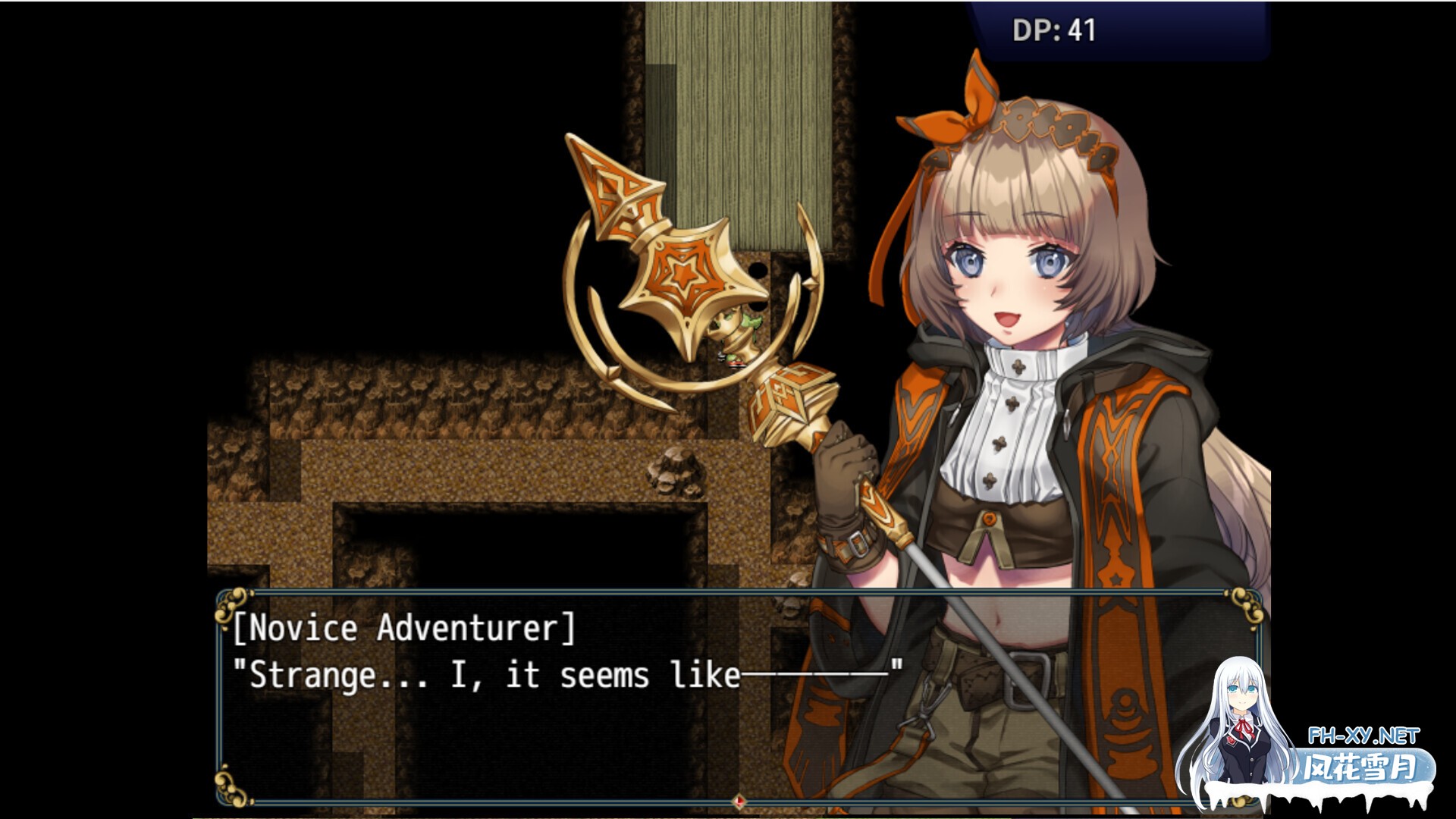
Task: Select the player character sprite on the map
Action: click(x=732, y=356)
